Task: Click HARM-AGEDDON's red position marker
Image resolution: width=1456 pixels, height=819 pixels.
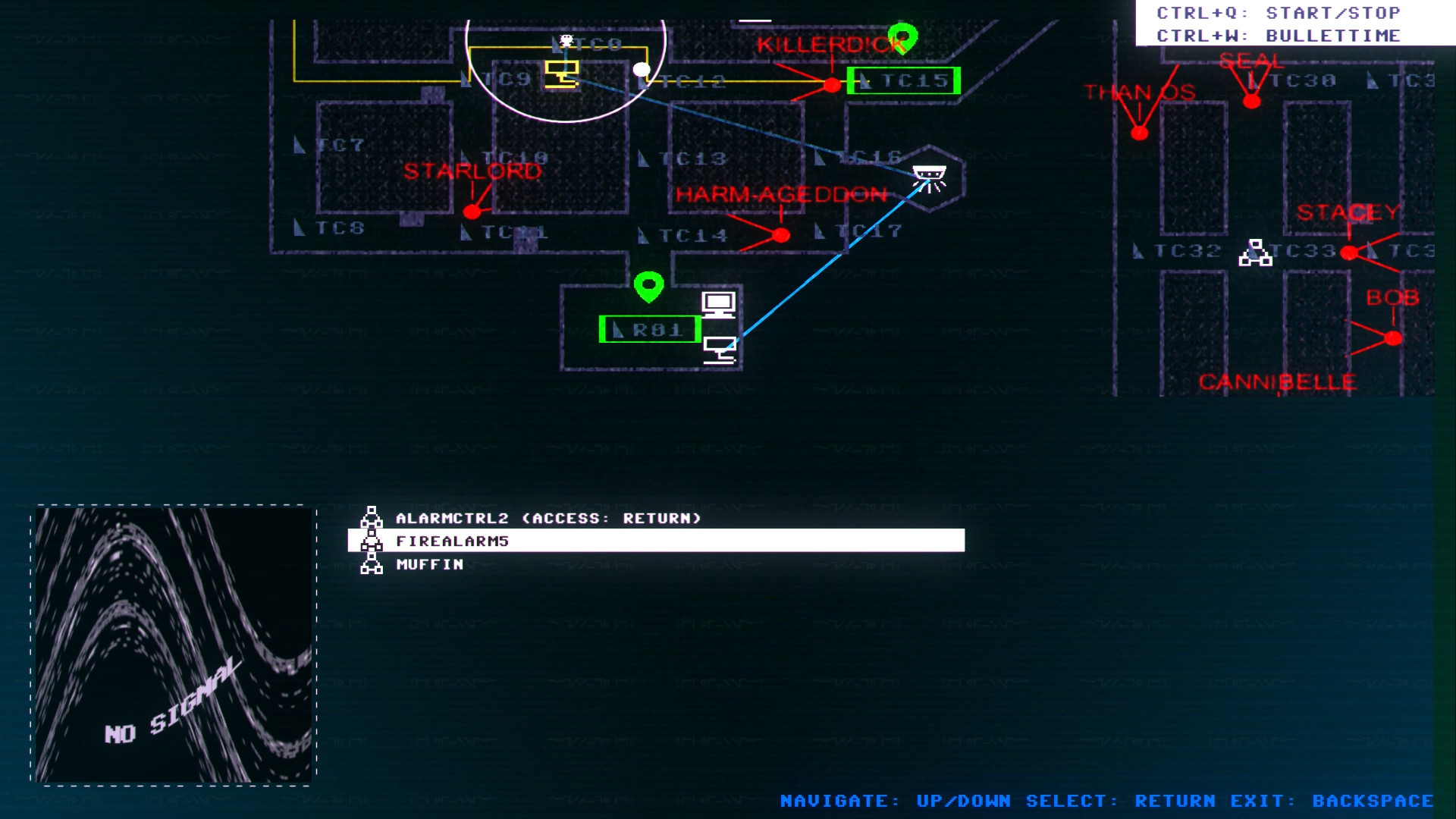Action: pos(781,233)
